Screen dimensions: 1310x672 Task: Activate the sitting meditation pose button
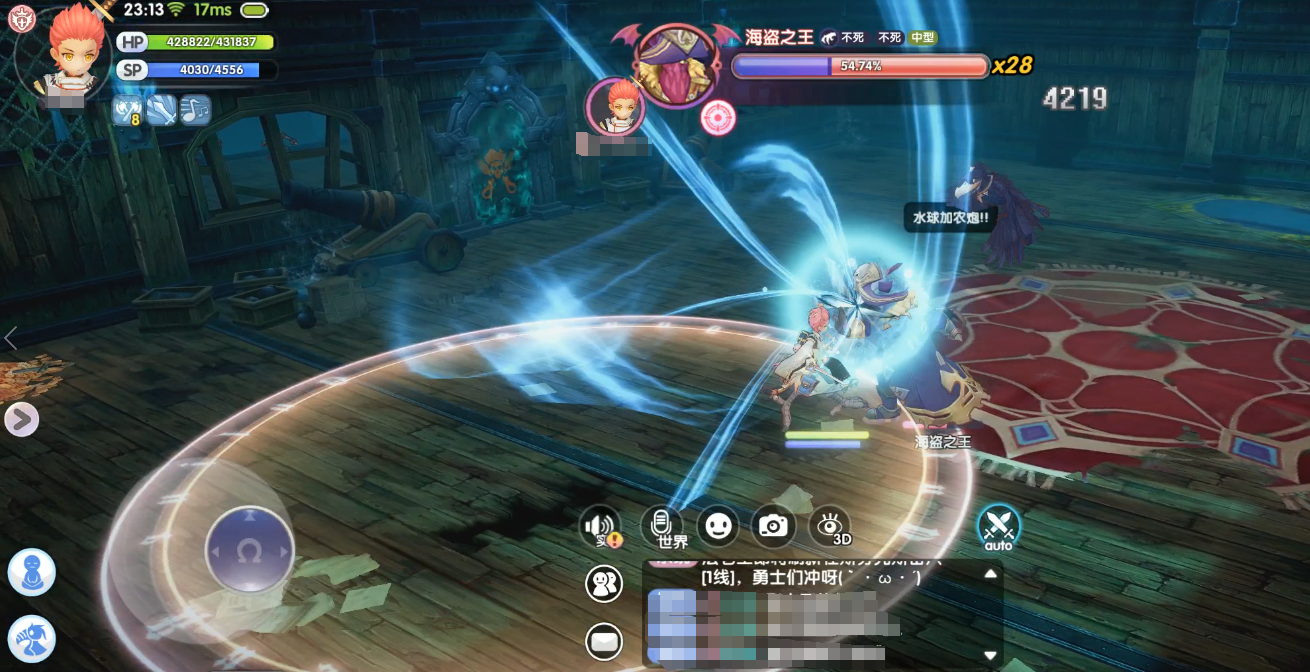pos(31,572)
